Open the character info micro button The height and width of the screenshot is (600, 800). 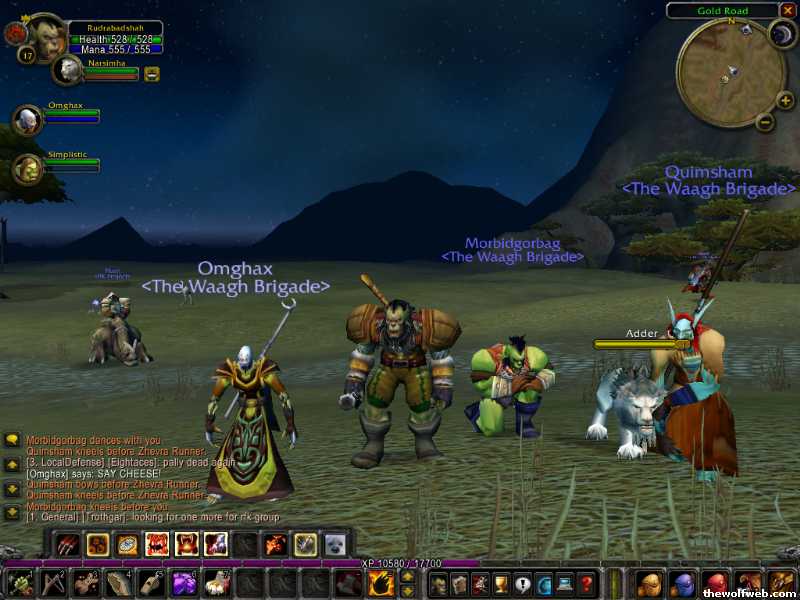tap(437, 584)
